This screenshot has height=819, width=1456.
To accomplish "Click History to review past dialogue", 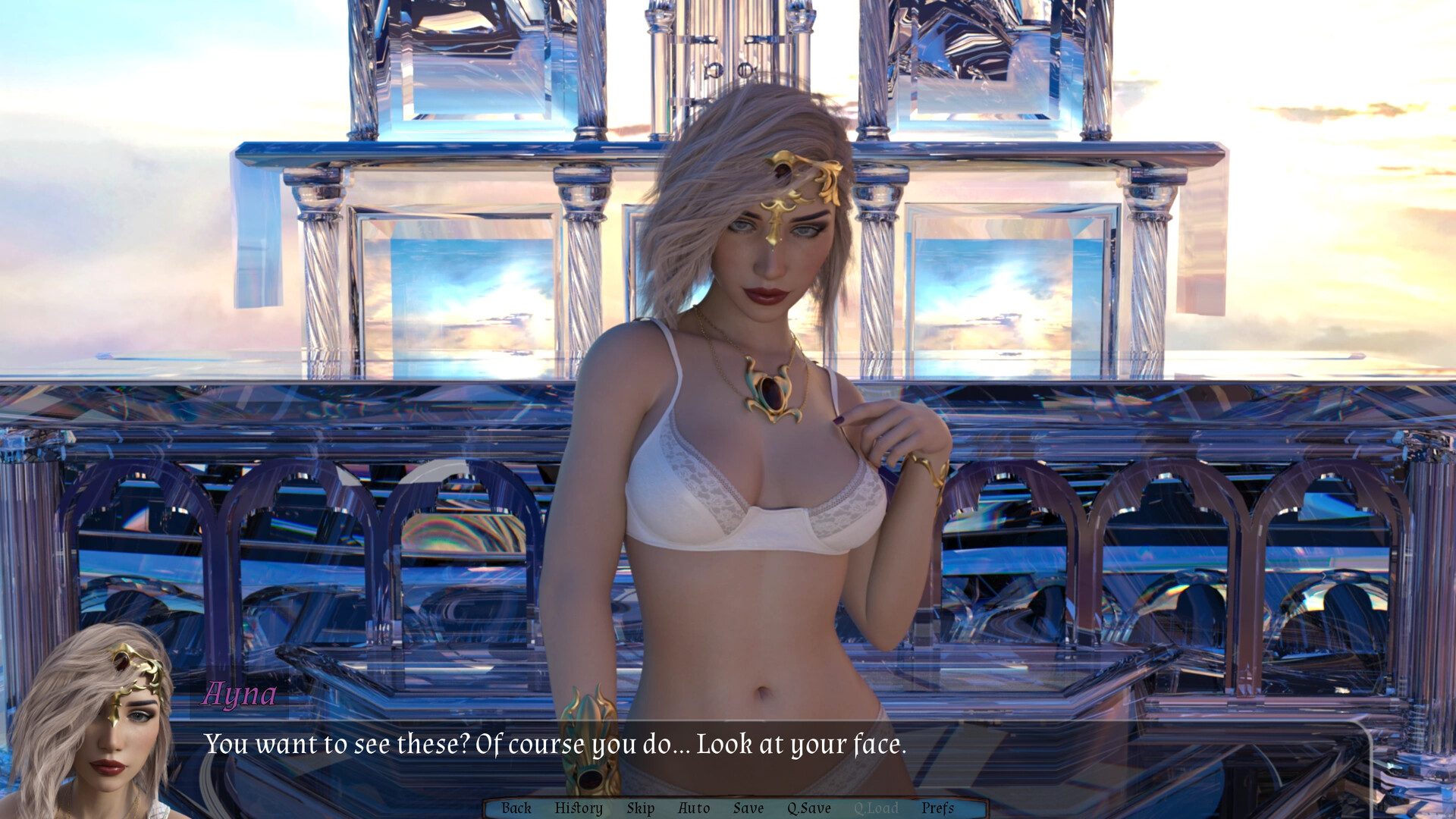I will [x=579, y=808].
